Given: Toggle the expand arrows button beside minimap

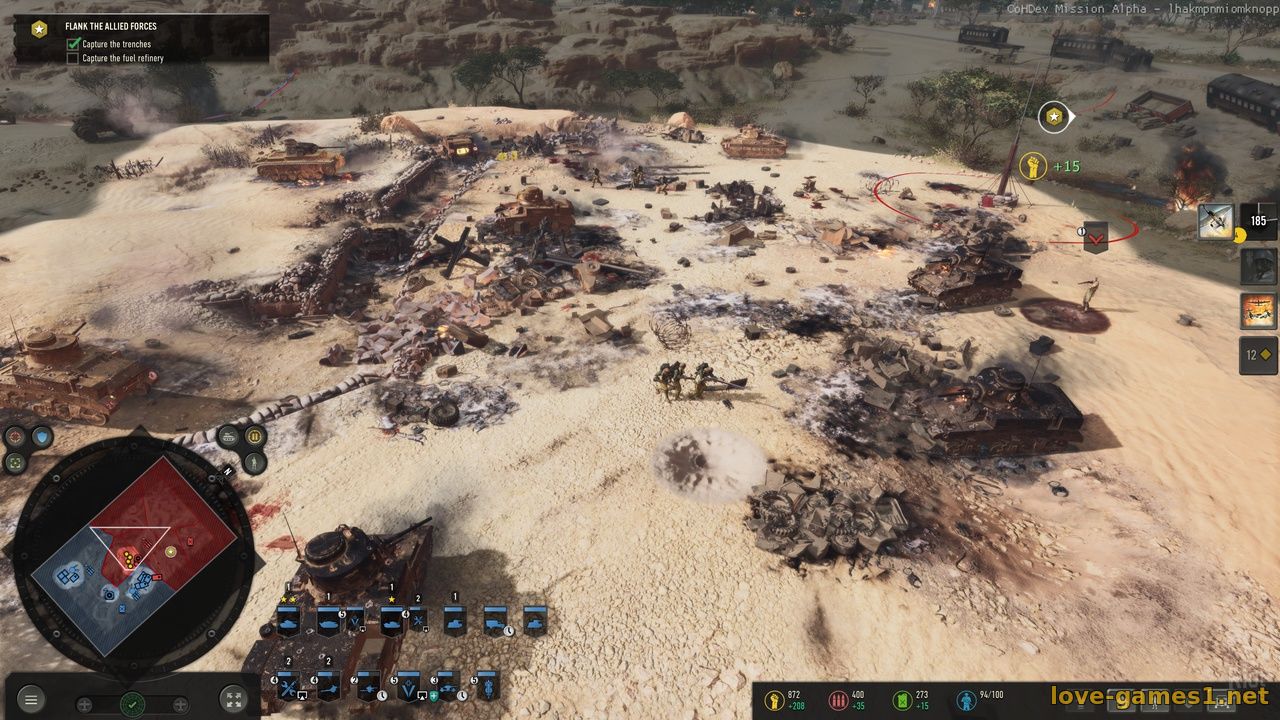Looking at the screenshot, I should pos(232,700).
